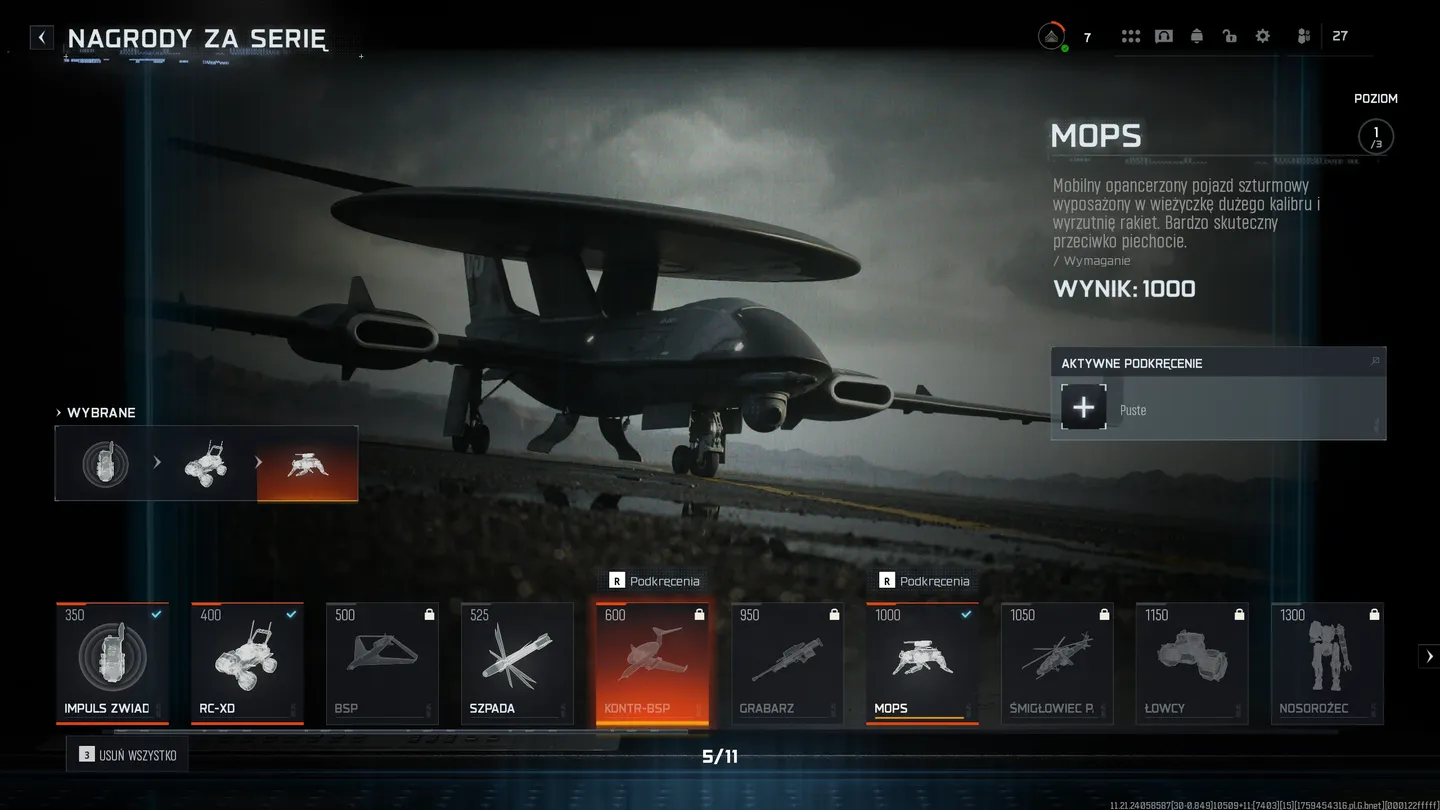Select the RC-XD killstreak icon

[247, 660]
